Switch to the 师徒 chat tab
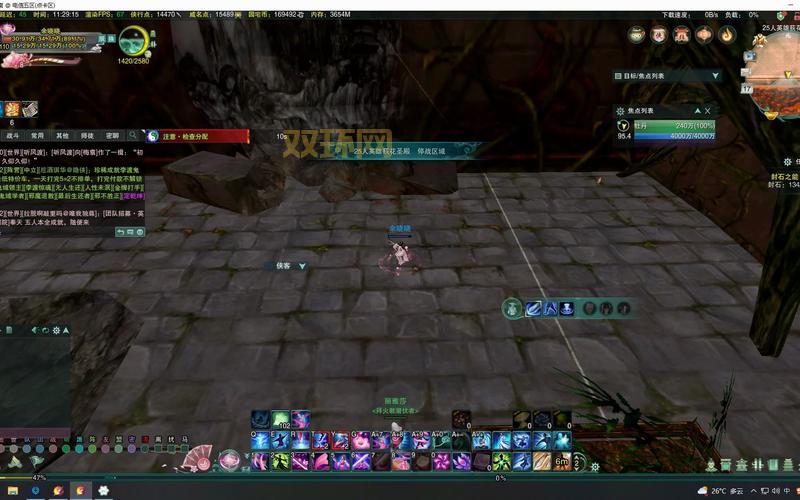The width and height of the screenshot is (800, 500). pyautogui.click(x=87, y=135)
